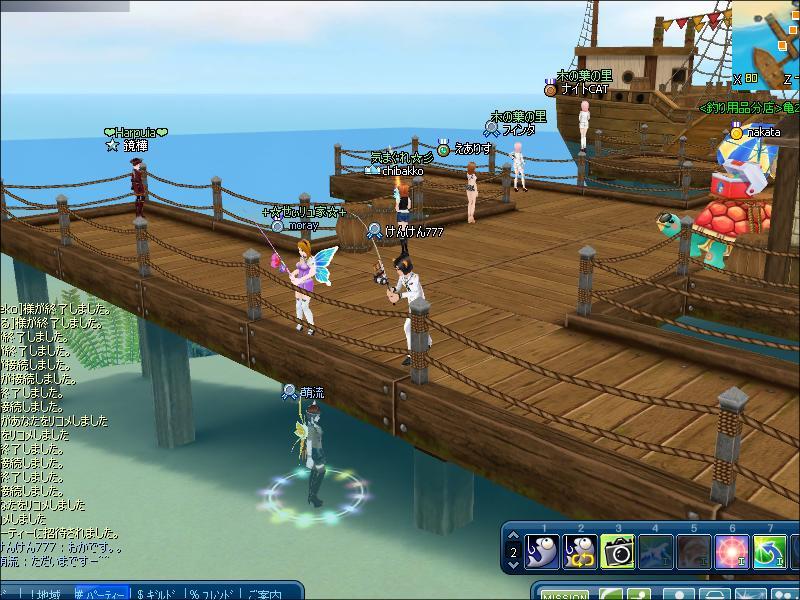Viewport: 800px width, 600px height.
Task: Switch chat to the パーティー (party) tab
Action: tap(101, 593)
